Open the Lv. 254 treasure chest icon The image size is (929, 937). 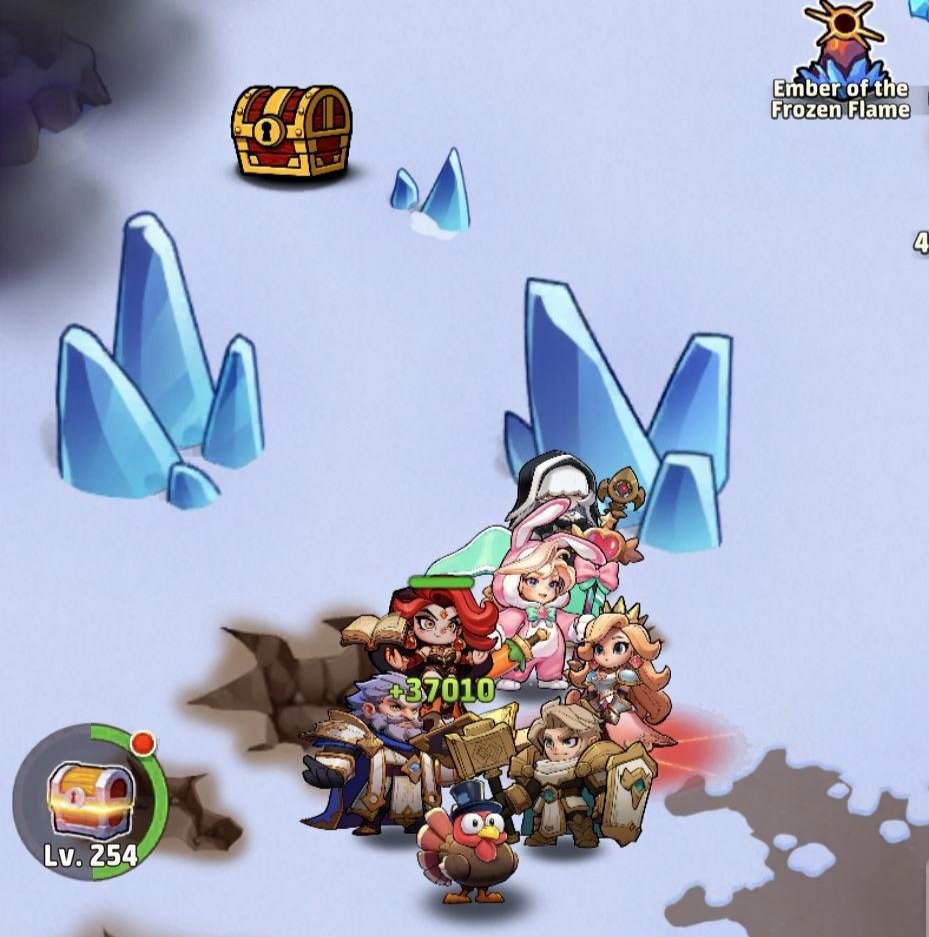(x=90, y=801)
